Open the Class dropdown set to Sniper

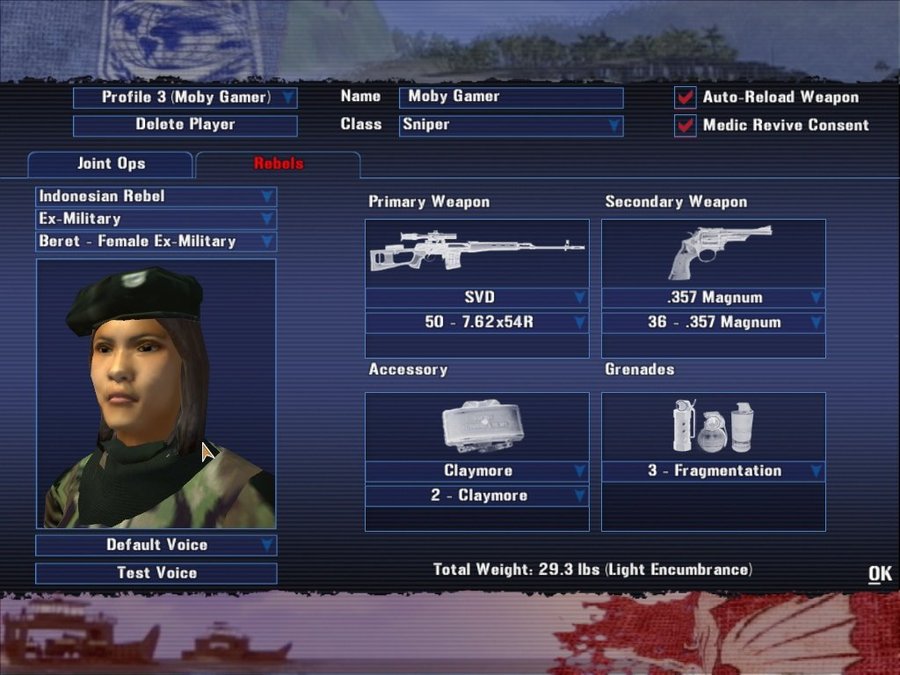(x=510, y=126)
